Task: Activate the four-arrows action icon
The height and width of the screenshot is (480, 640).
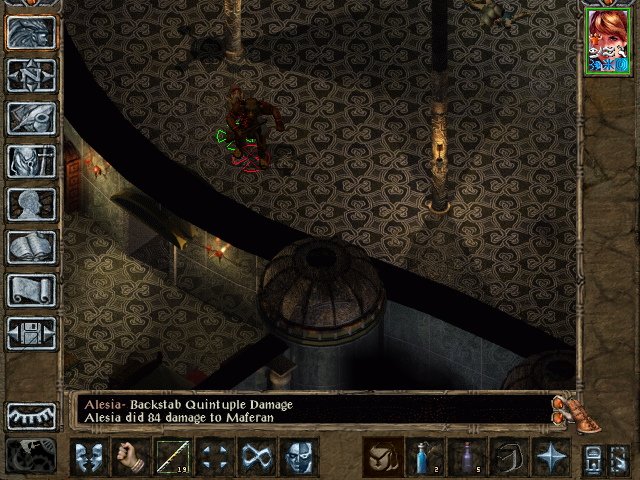Action: 215,457
